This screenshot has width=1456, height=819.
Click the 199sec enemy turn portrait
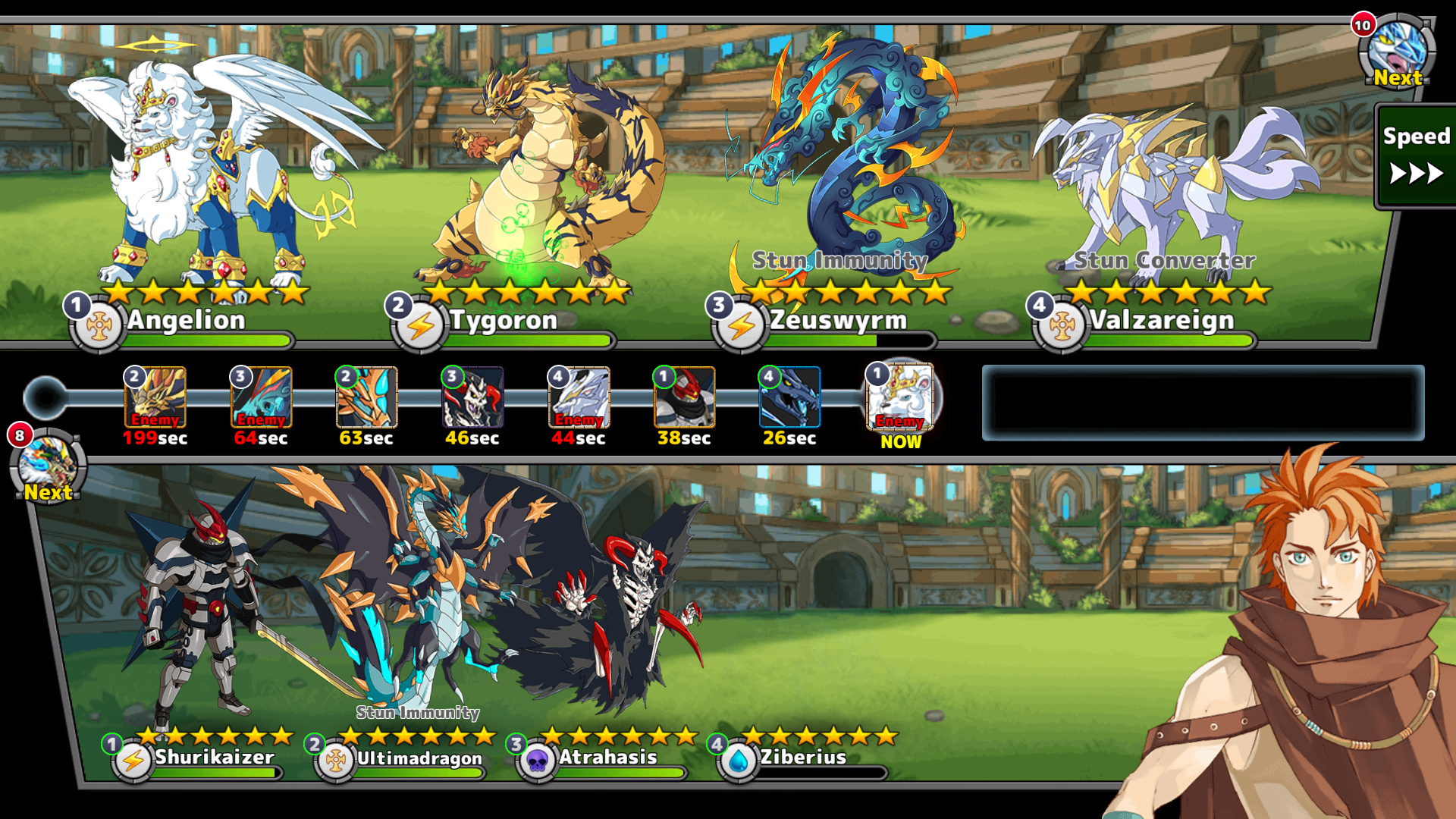pos(155,398)
